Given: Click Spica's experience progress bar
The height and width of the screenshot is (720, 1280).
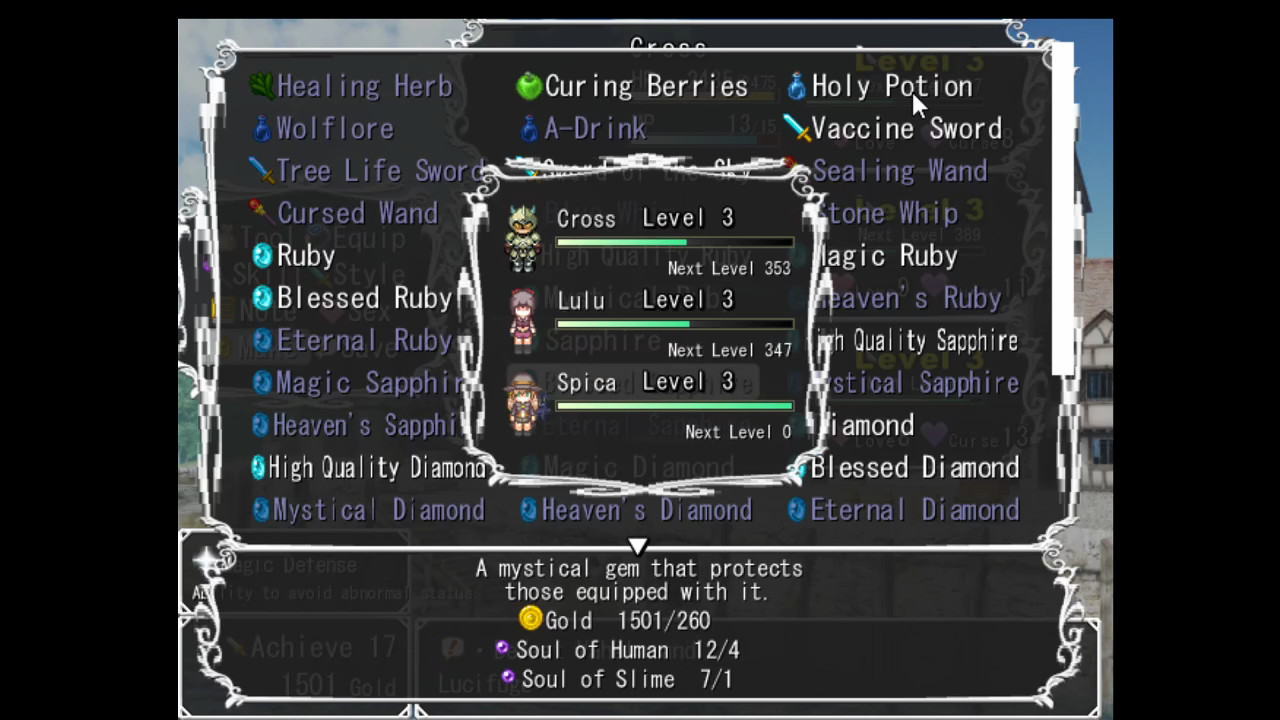Looking at the screenshot, I should click(673, 405).
